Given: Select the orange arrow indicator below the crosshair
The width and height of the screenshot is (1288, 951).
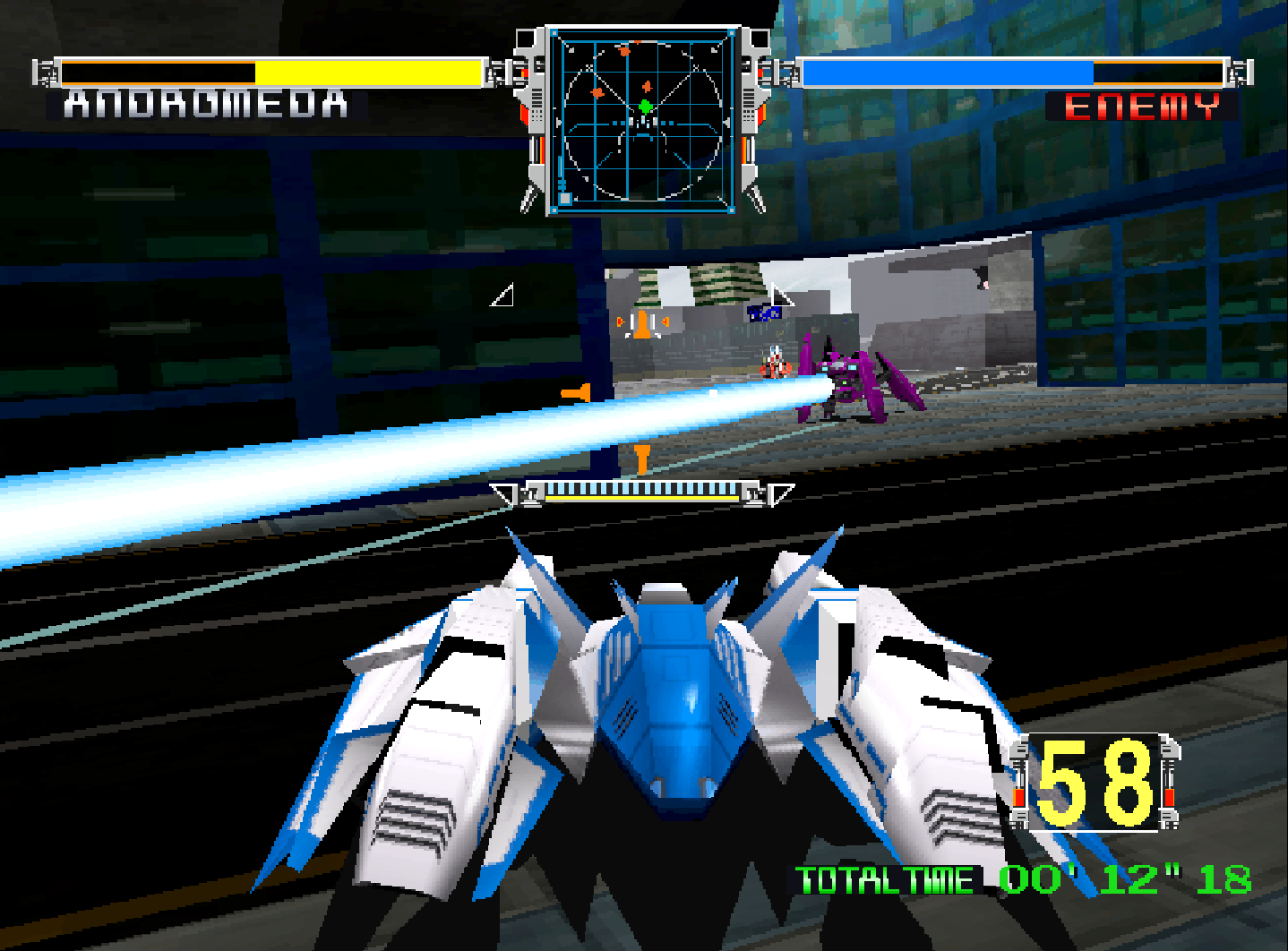Looking at the screenshot, I should [642, 459].
